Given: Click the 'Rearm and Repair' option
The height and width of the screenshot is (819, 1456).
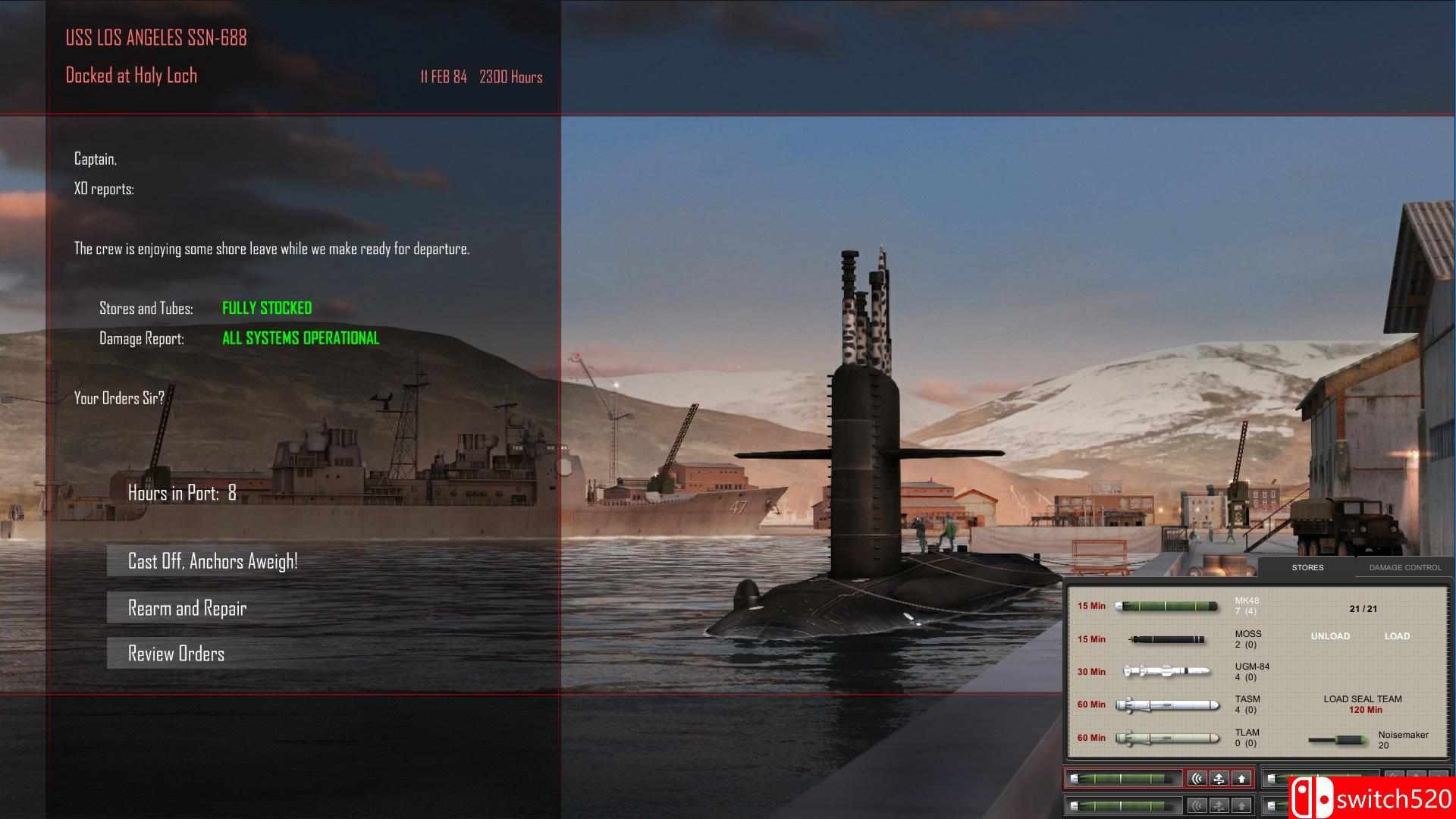Looking at the screenshot, I should [x=187, y=607].
